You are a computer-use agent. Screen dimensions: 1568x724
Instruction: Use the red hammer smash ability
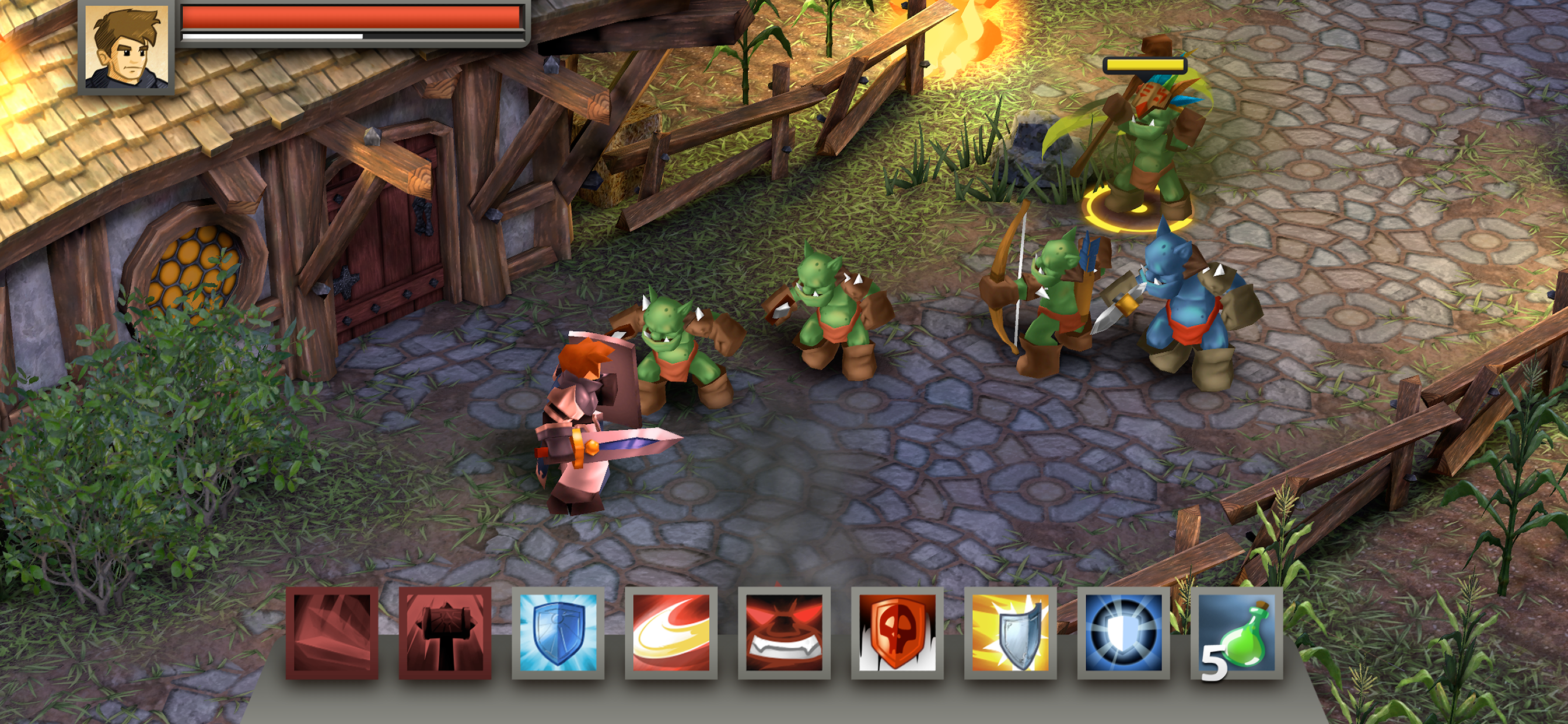[445, 632]
